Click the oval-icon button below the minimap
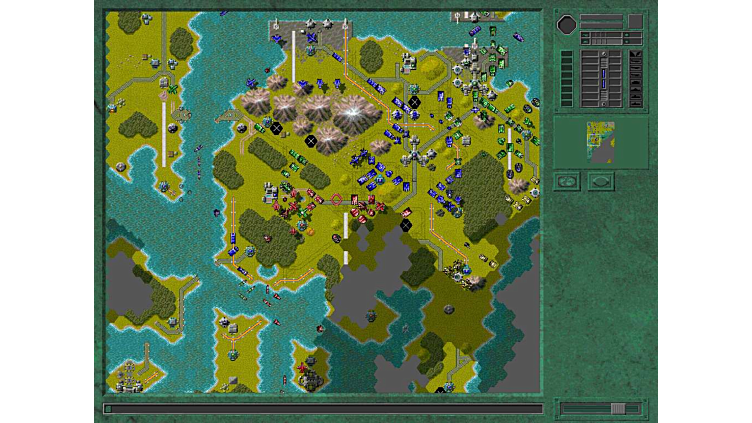This screenshot has width=752, height=423. [x=601, y=181]
